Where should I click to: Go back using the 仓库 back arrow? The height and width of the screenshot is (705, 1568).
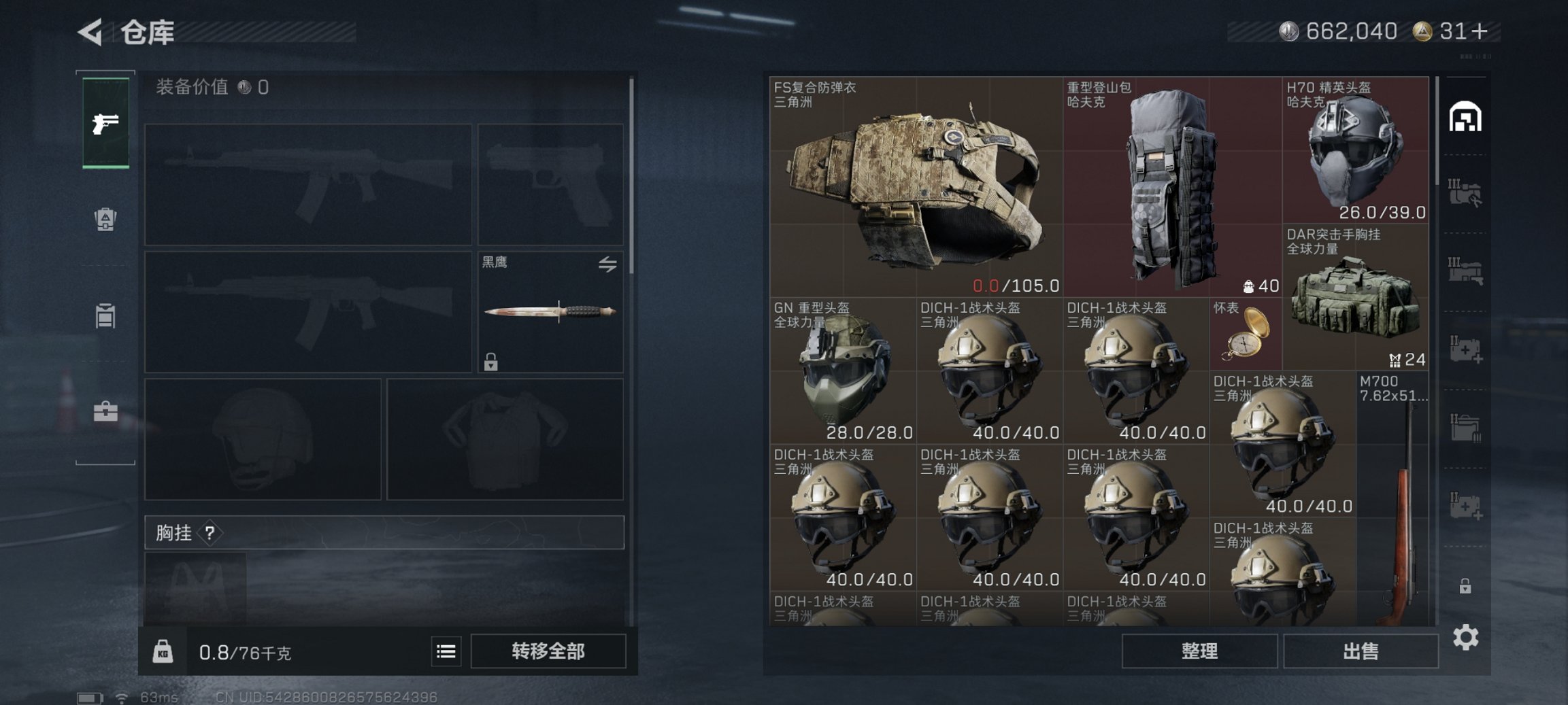click(x=92, y=31)
